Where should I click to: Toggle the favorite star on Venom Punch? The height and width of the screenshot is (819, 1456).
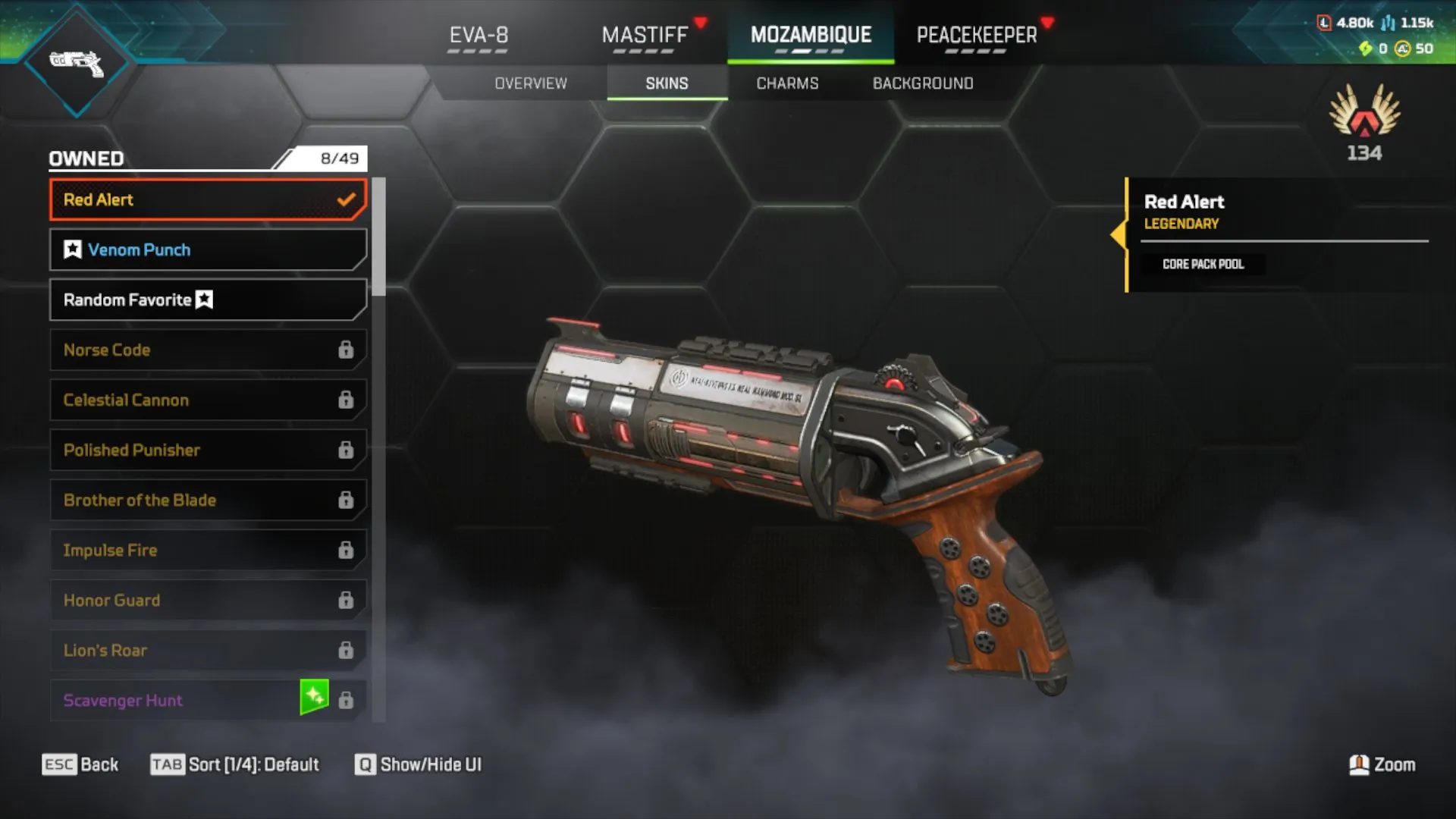click(73, 249)
